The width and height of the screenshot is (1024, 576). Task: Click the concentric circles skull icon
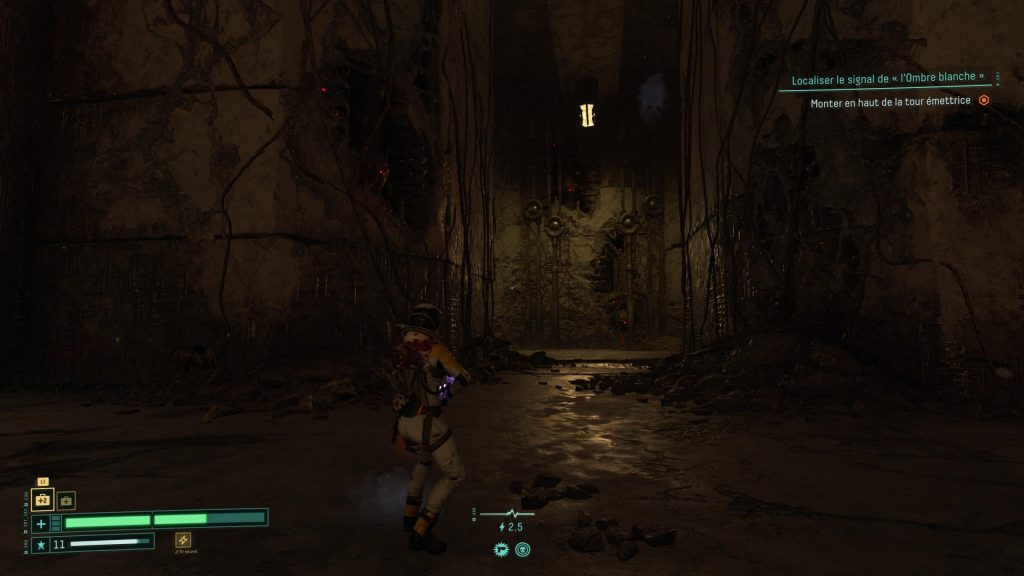click(522, 548)
